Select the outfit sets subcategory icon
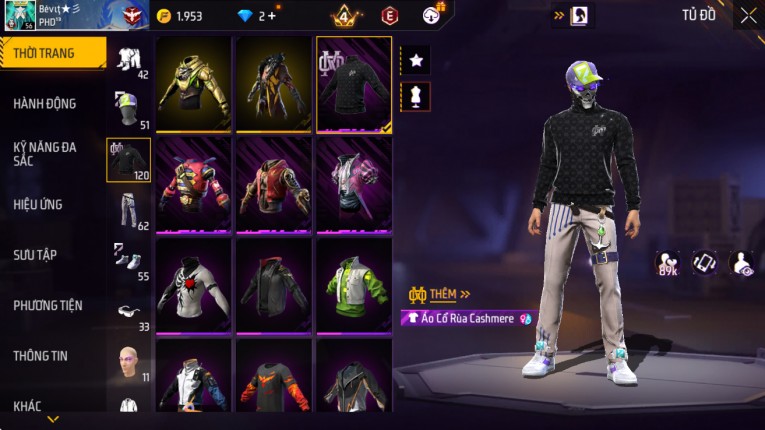 click(x=129, y=60)
